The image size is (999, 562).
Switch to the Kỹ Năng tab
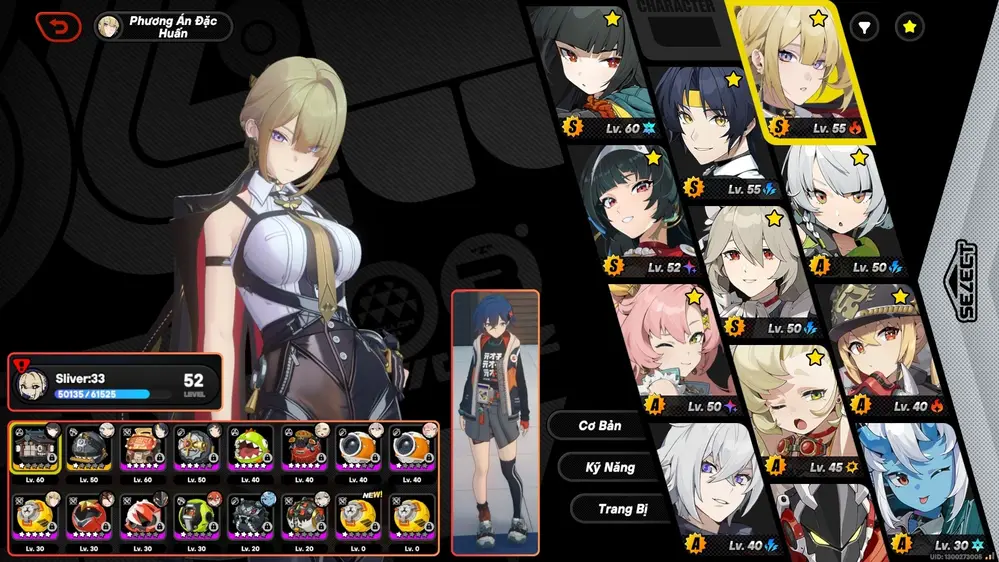[x=610, y=467]
